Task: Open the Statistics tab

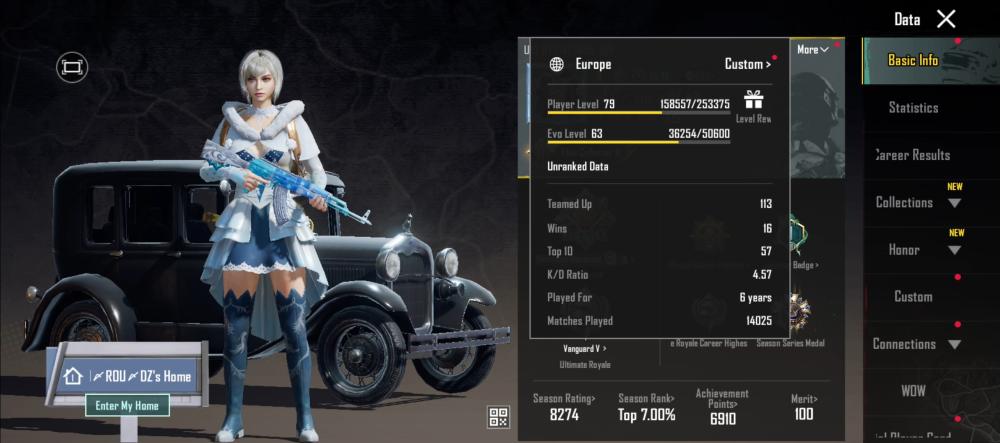Action: (914, 107)
